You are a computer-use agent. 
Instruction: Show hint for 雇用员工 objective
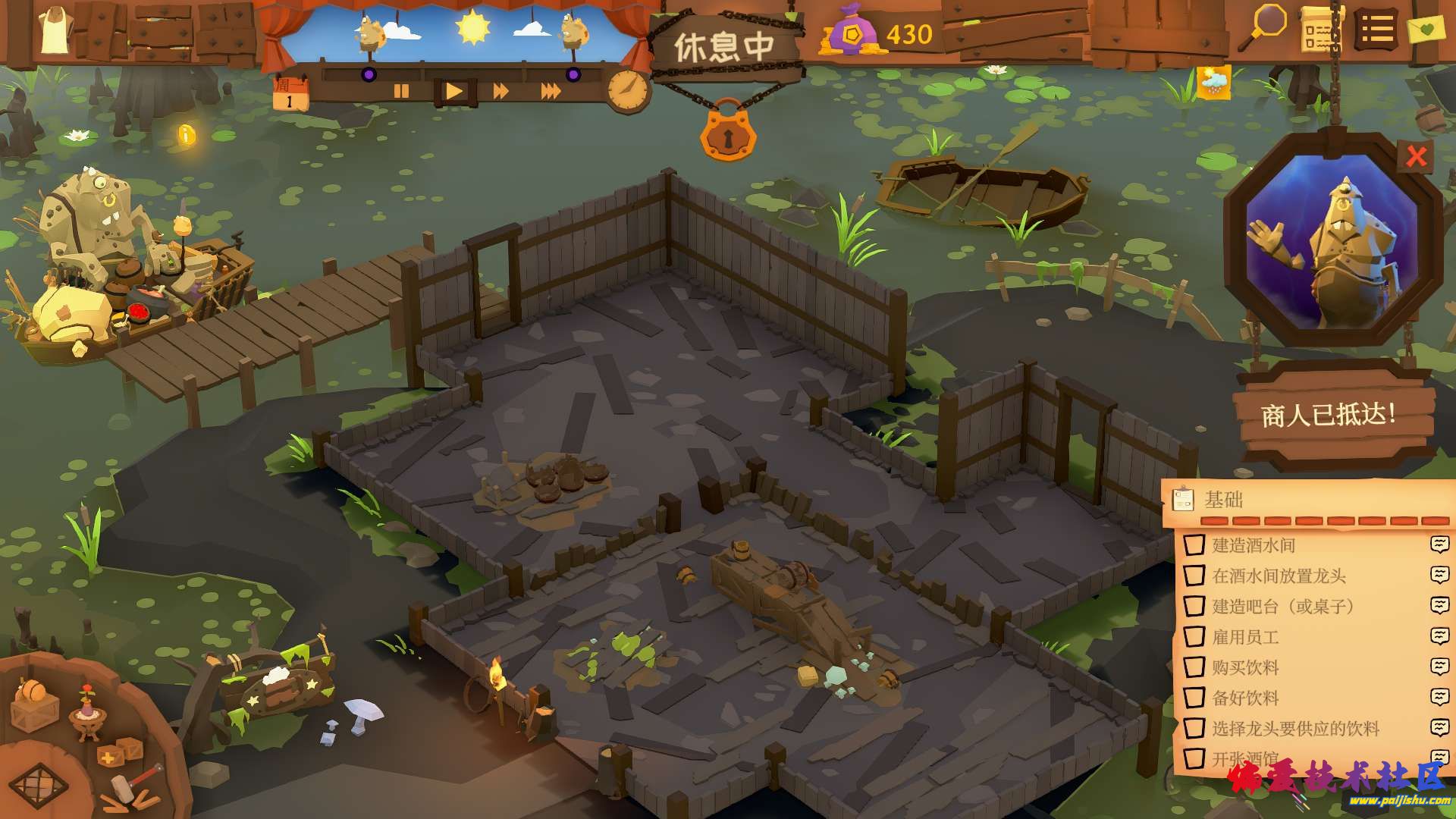coord(1439,636)
